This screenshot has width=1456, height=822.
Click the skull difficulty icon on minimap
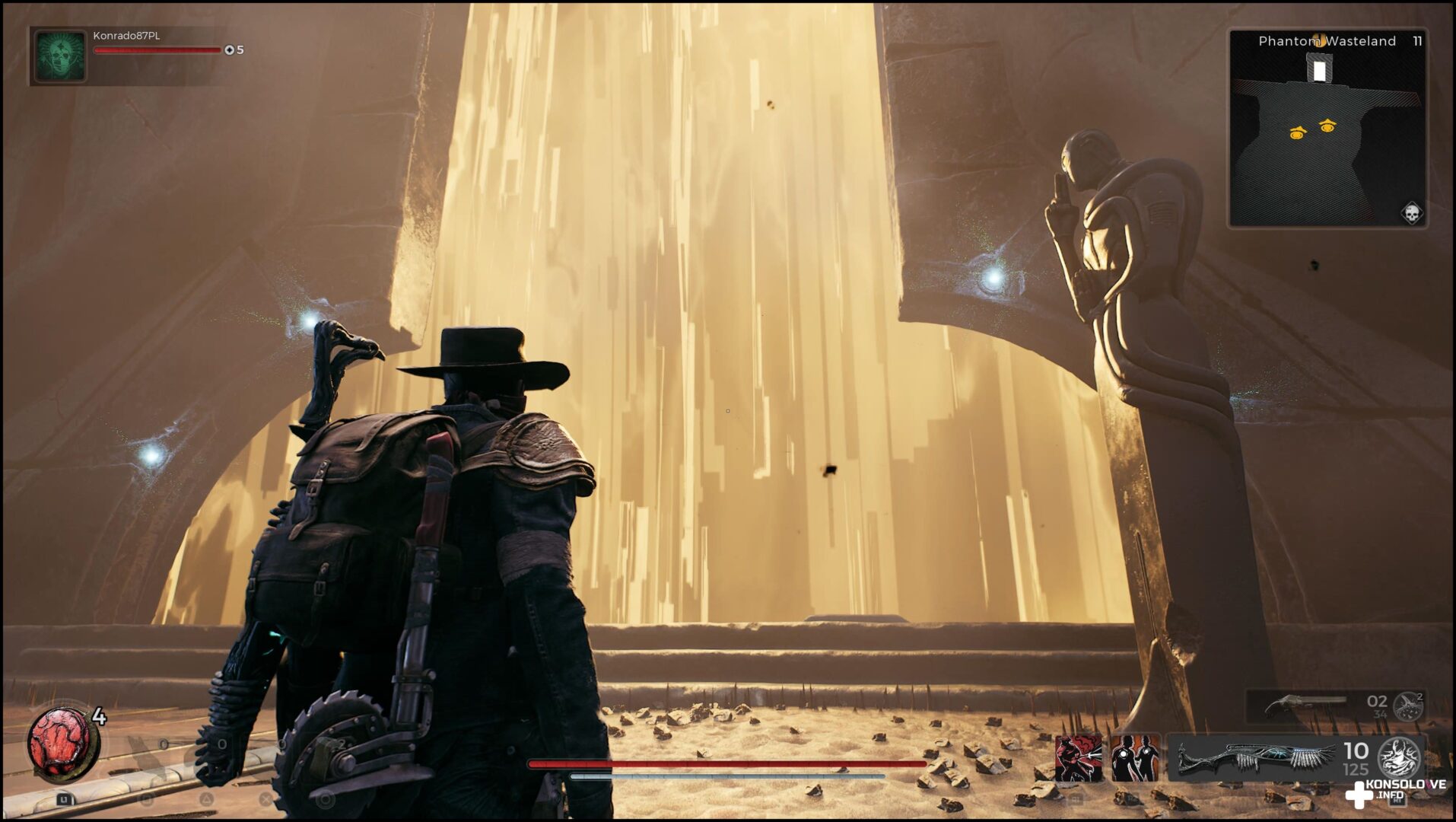(x=1411, y=213)
